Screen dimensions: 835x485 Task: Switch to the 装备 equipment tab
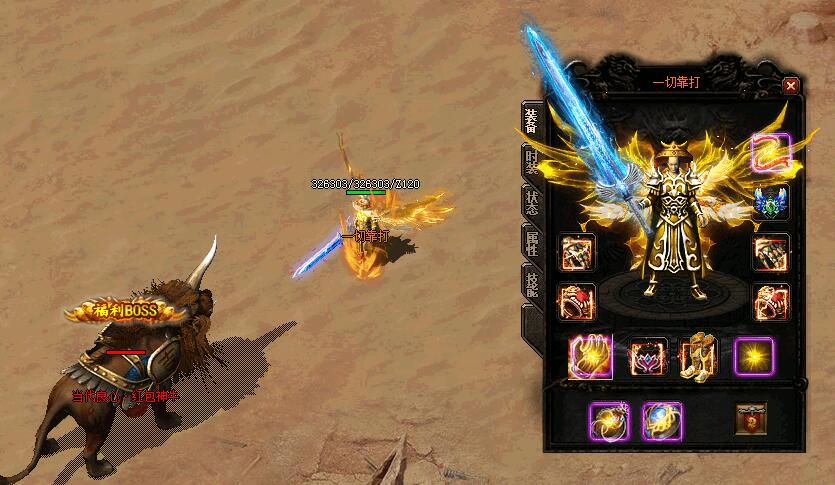pyautogui.click(x=531, y=120)
